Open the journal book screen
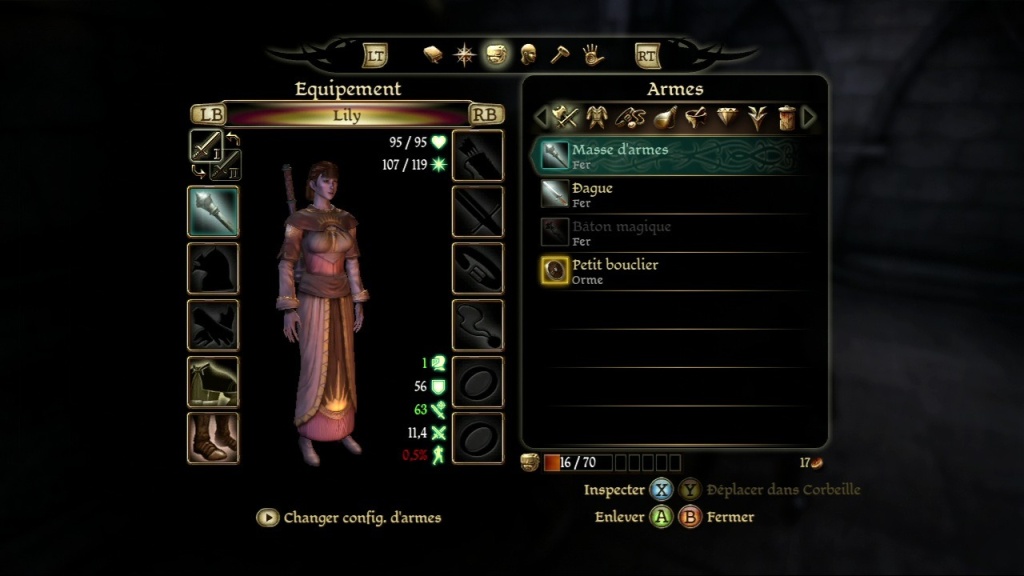Viewport: 1024px width, 576px height. 433,54
